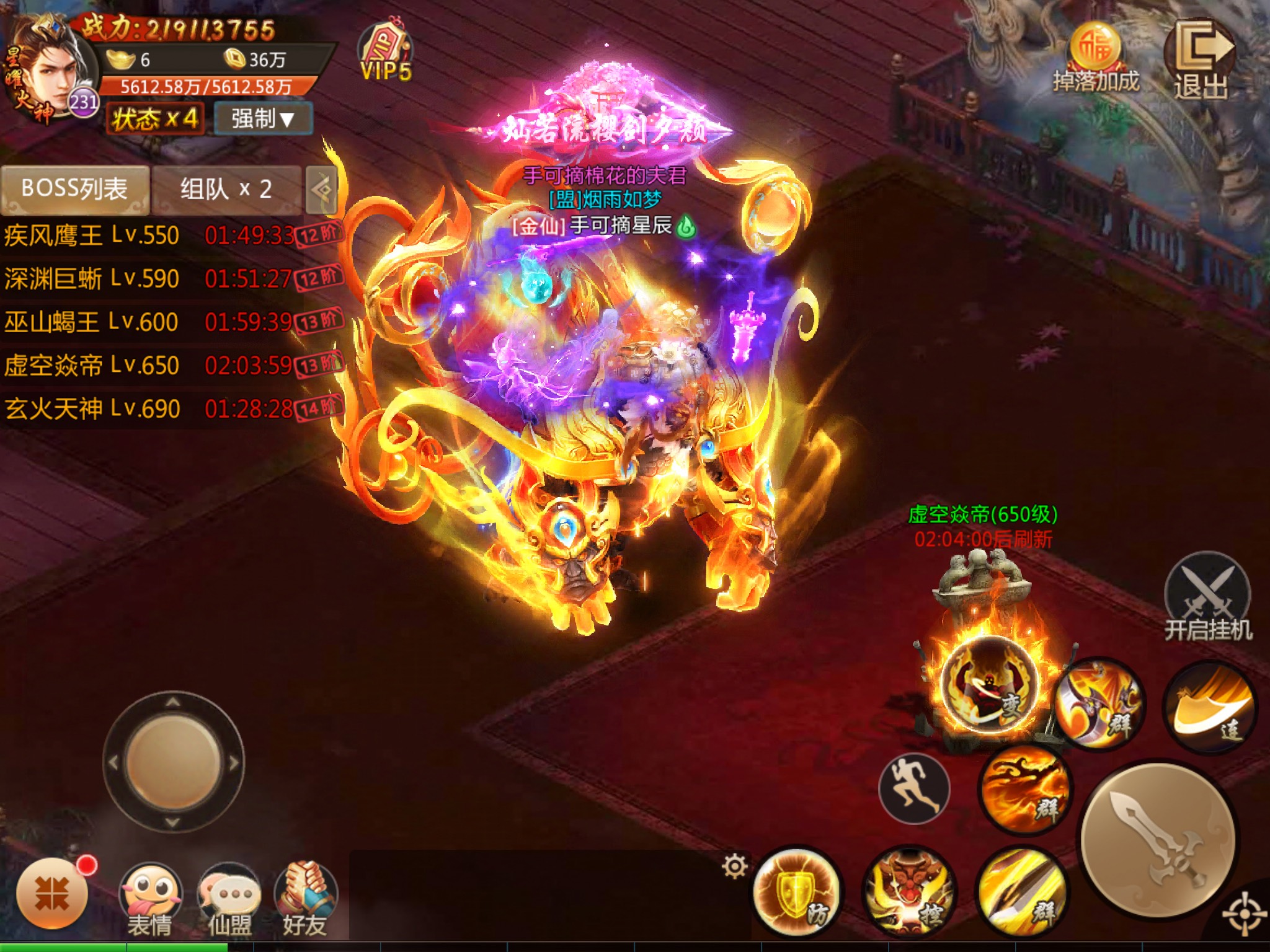Show the 状态 x4 buff list

pos(155,118)
